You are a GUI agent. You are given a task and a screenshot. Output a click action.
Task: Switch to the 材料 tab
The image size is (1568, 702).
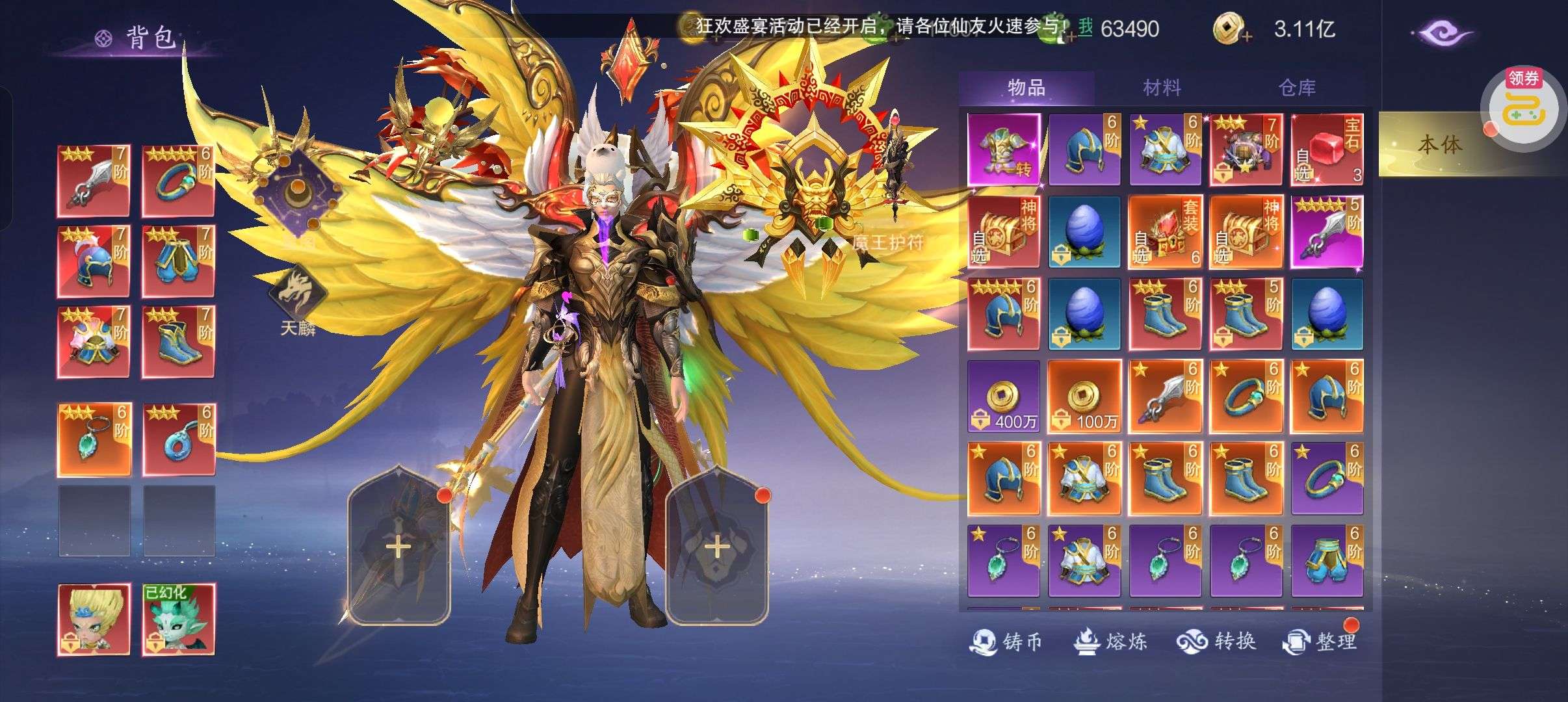[x=1162, y=88]
